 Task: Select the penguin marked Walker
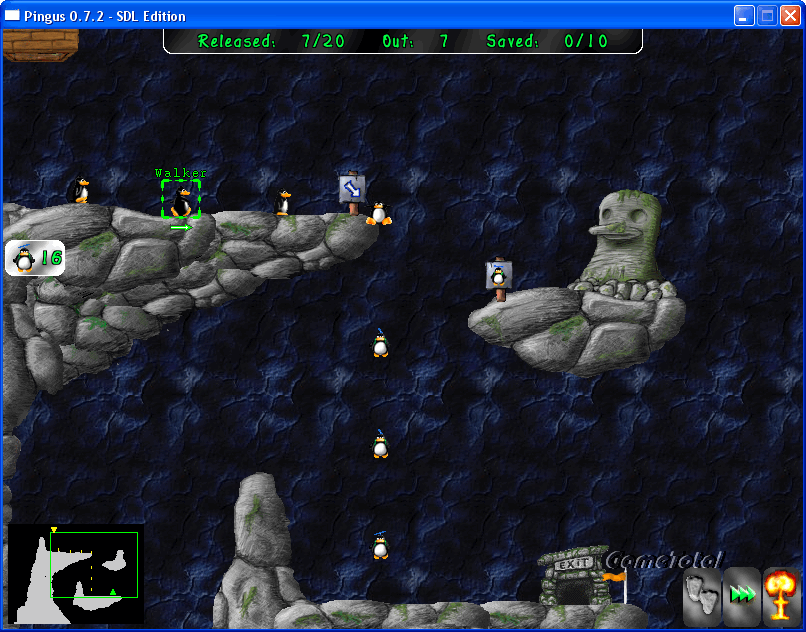point(181,199)
